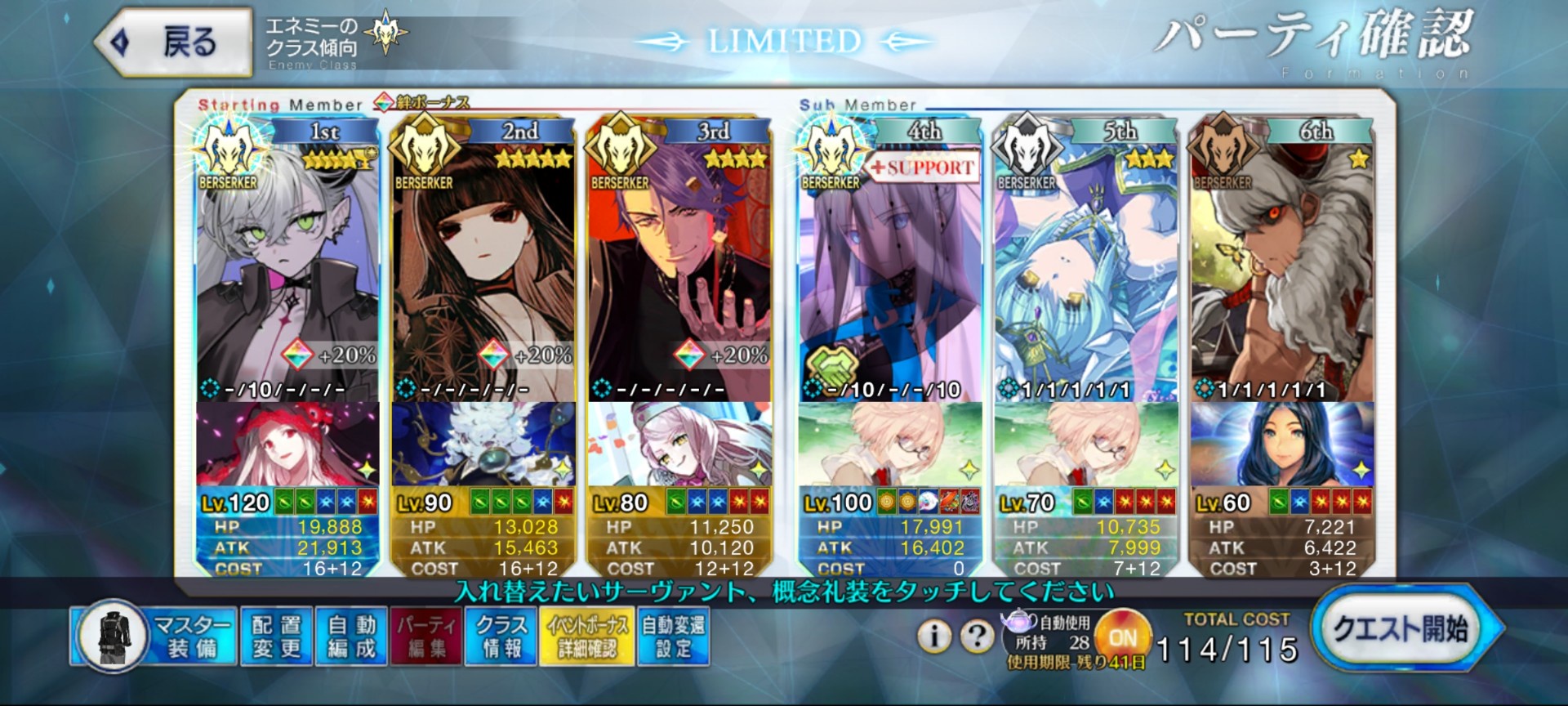The image size is (1568, 706).
Task: Open マスター装備 master equipment
Action: (155, 637)
